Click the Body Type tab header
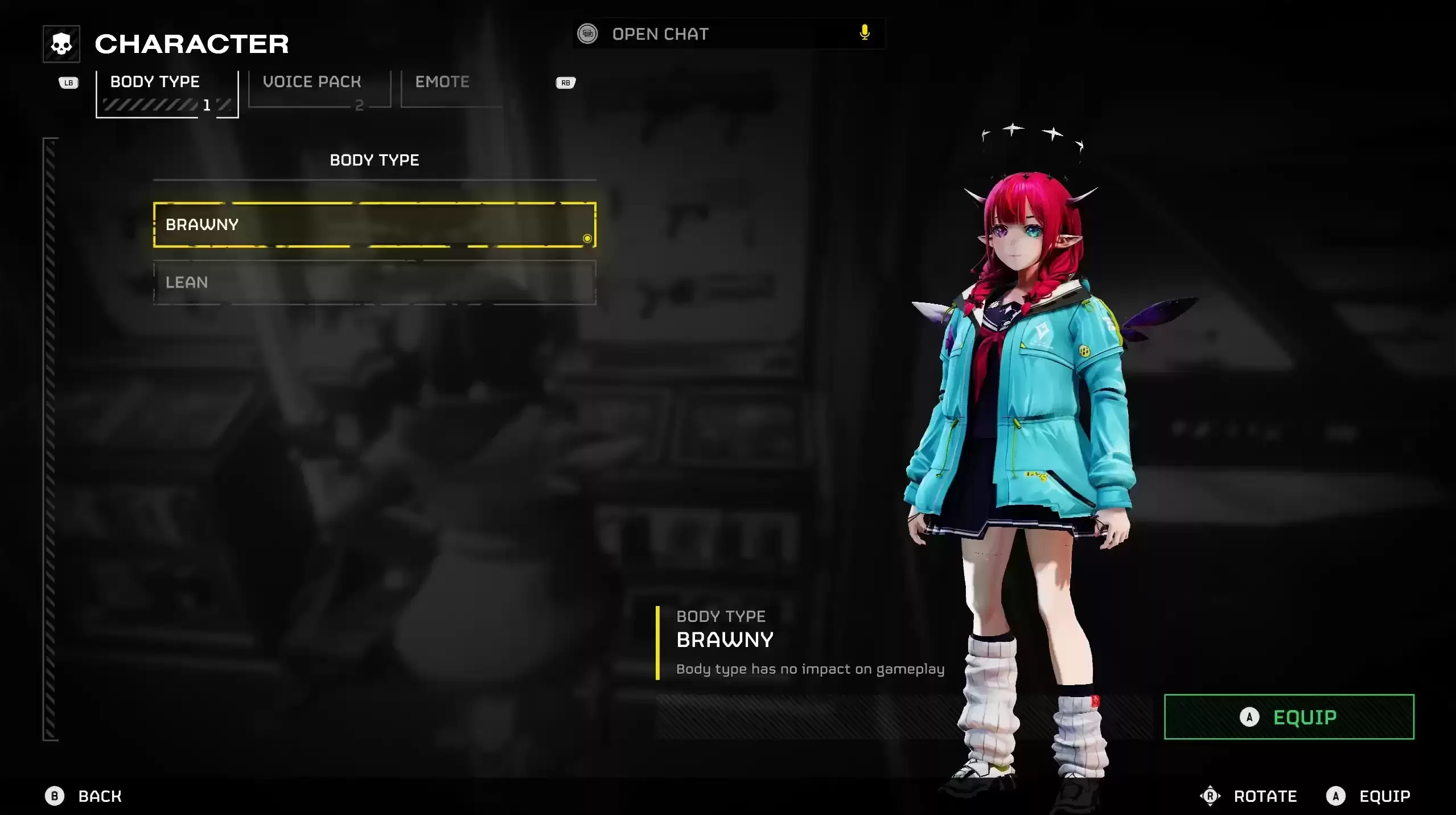 pyautogui.click(x=155, y=81)
